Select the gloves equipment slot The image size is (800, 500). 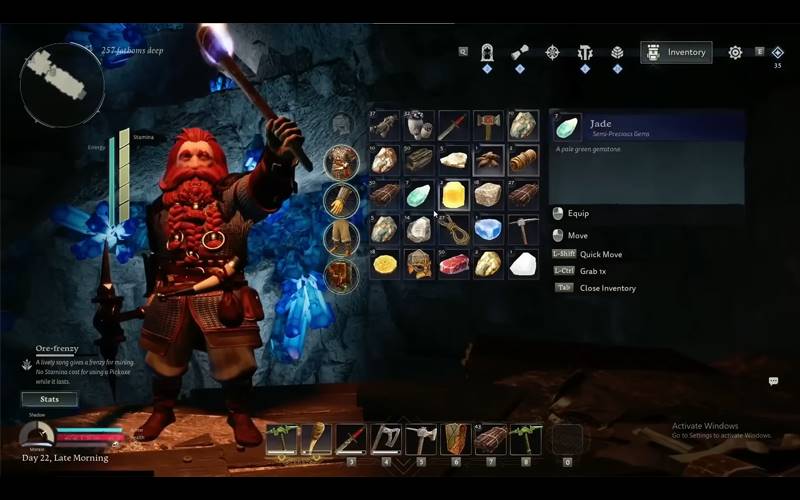click(x=341, y=200)
